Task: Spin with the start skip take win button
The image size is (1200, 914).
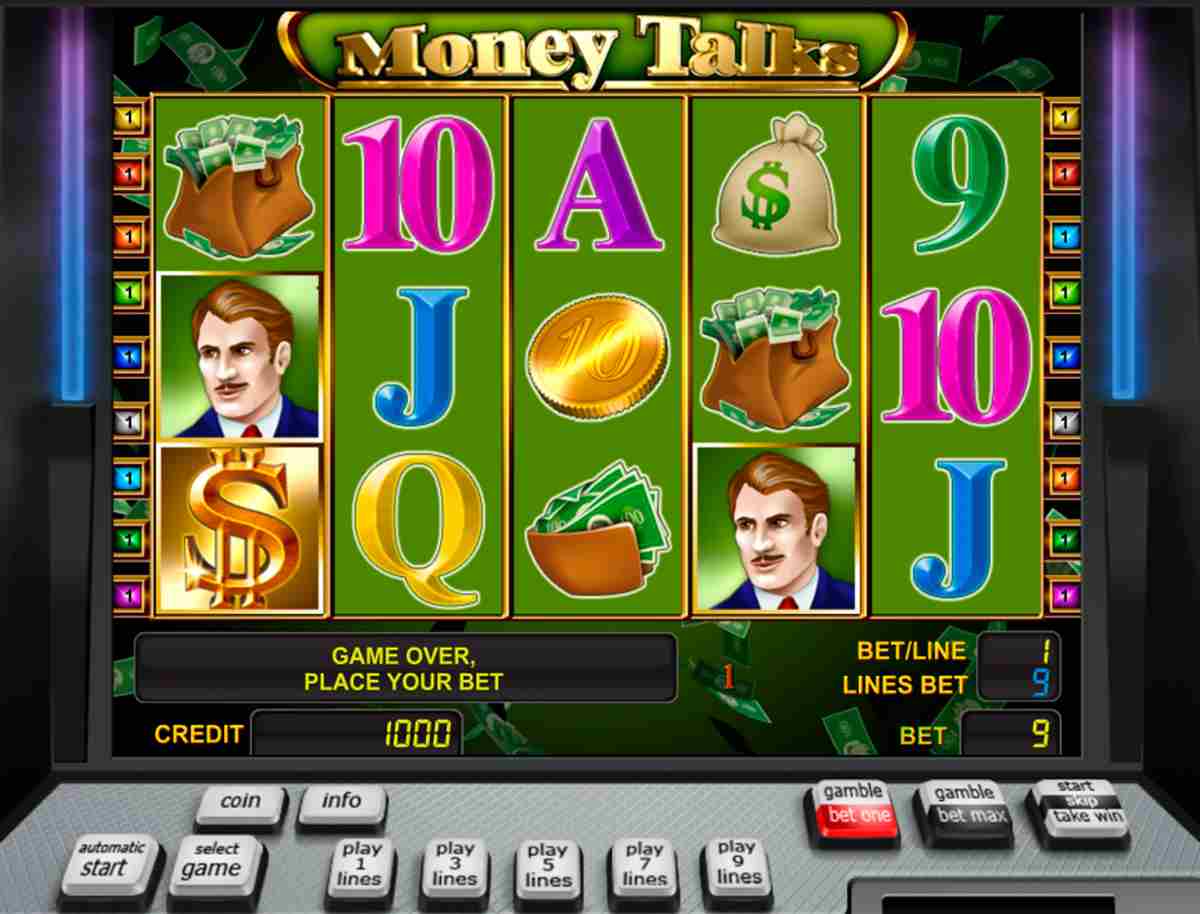Action: (1075, 803)
